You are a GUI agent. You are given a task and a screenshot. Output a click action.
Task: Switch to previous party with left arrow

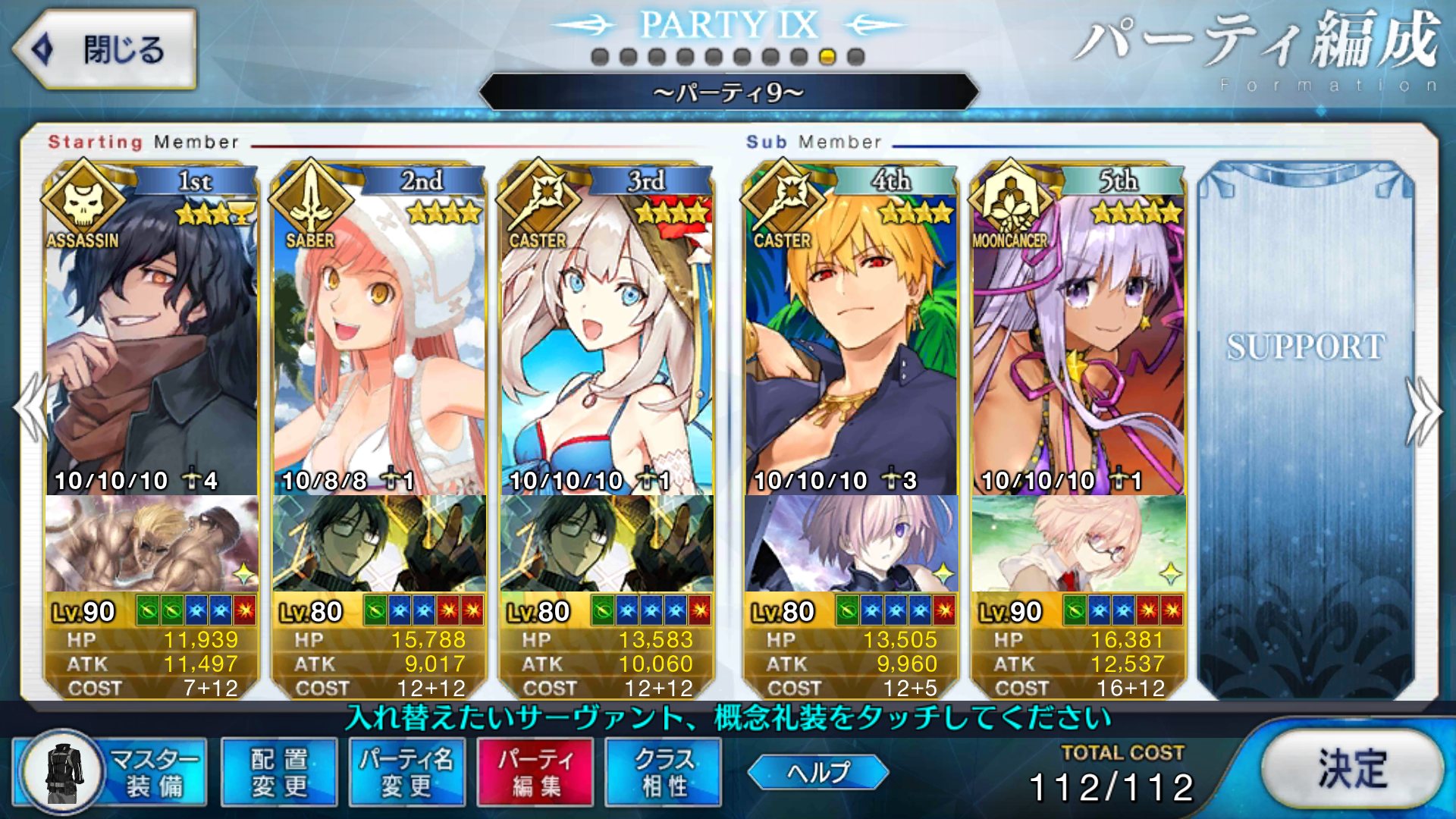pyautogui.click(x=30, y=409)
